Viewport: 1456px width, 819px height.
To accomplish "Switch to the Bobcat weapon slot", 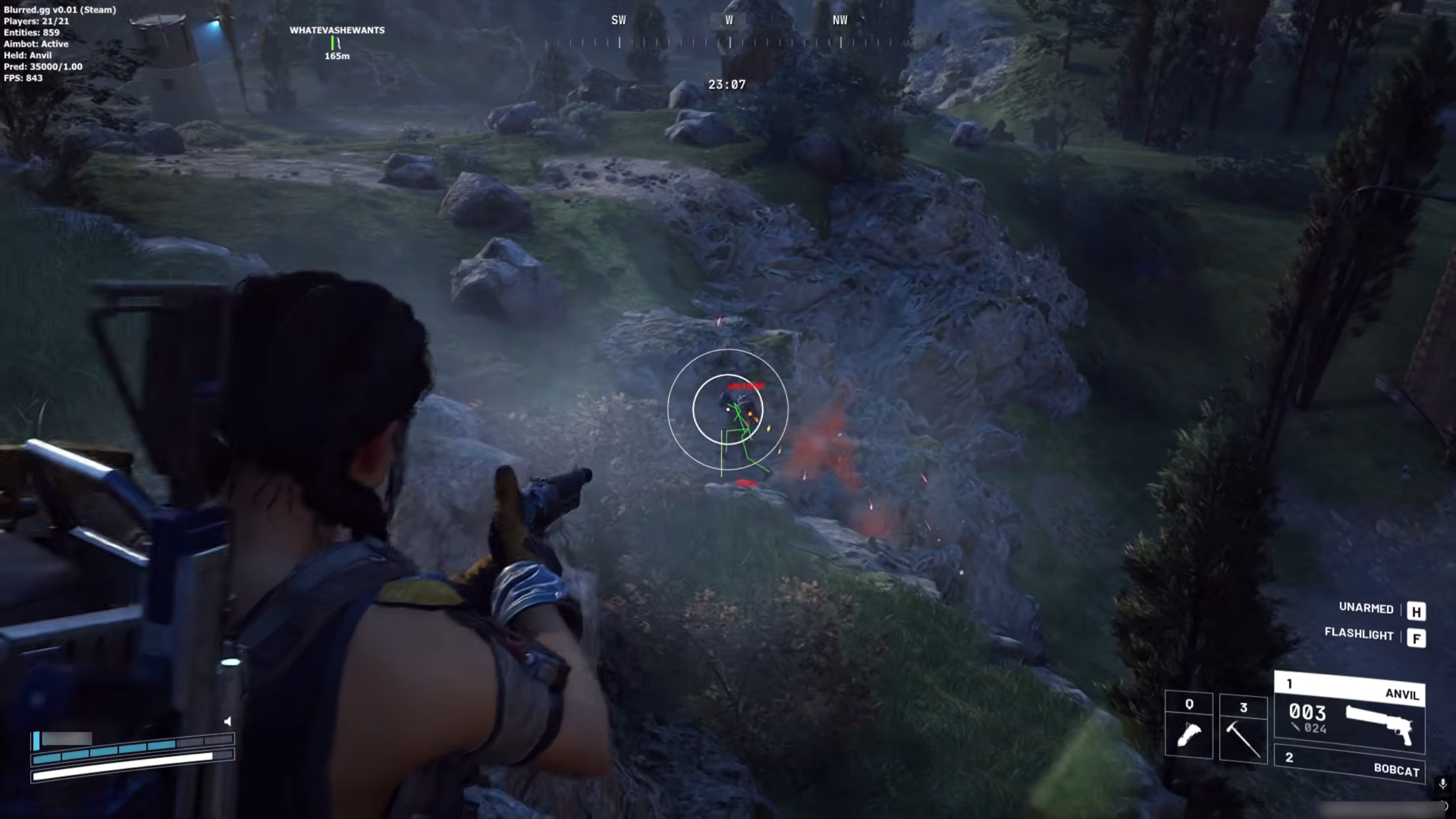I will pyautogui.click(x=1350, y=764).
